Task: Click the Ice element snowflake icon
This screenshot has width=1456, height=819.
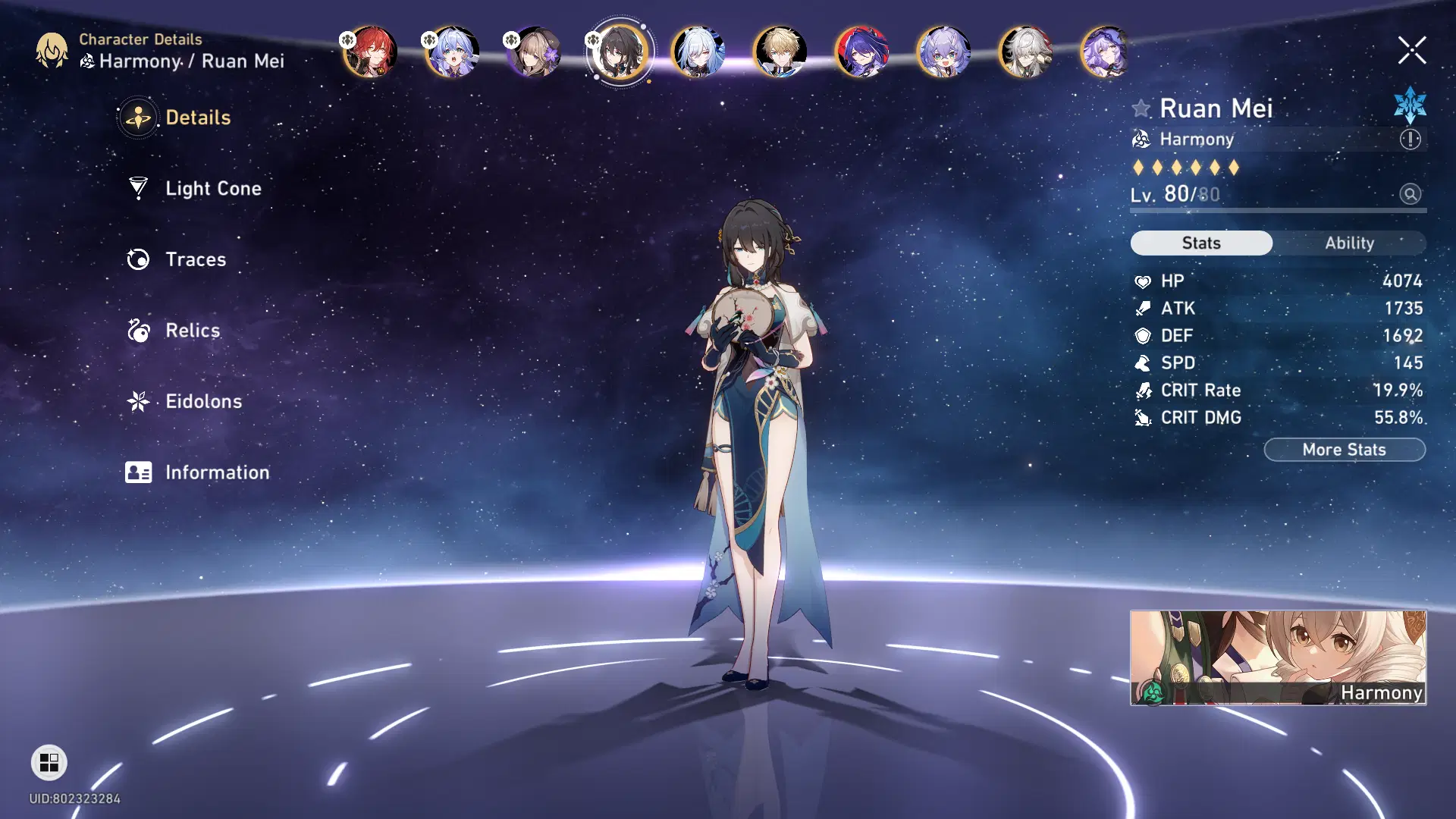Action: (1409, 108)
